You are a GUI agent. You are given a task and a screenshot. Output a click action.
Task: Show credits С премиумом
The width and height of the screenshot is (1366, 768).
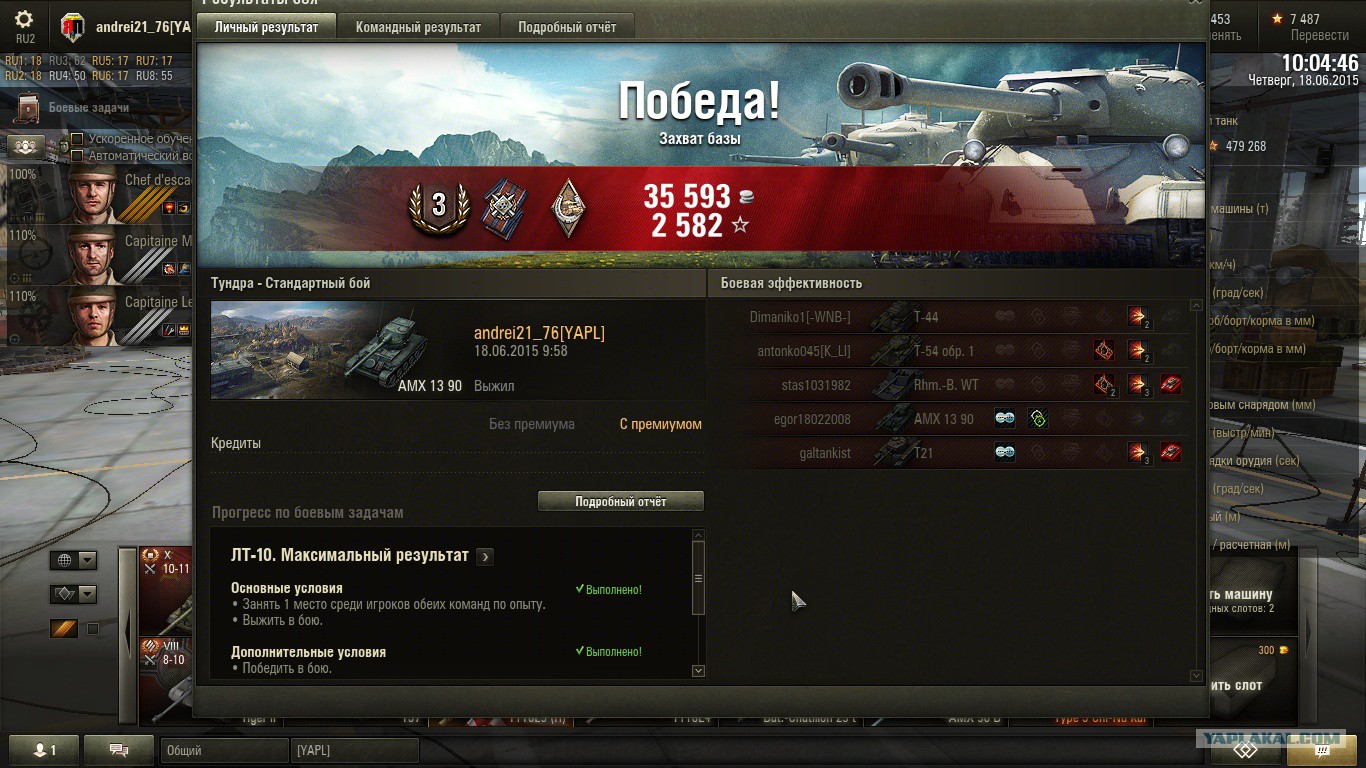(660, 424)
